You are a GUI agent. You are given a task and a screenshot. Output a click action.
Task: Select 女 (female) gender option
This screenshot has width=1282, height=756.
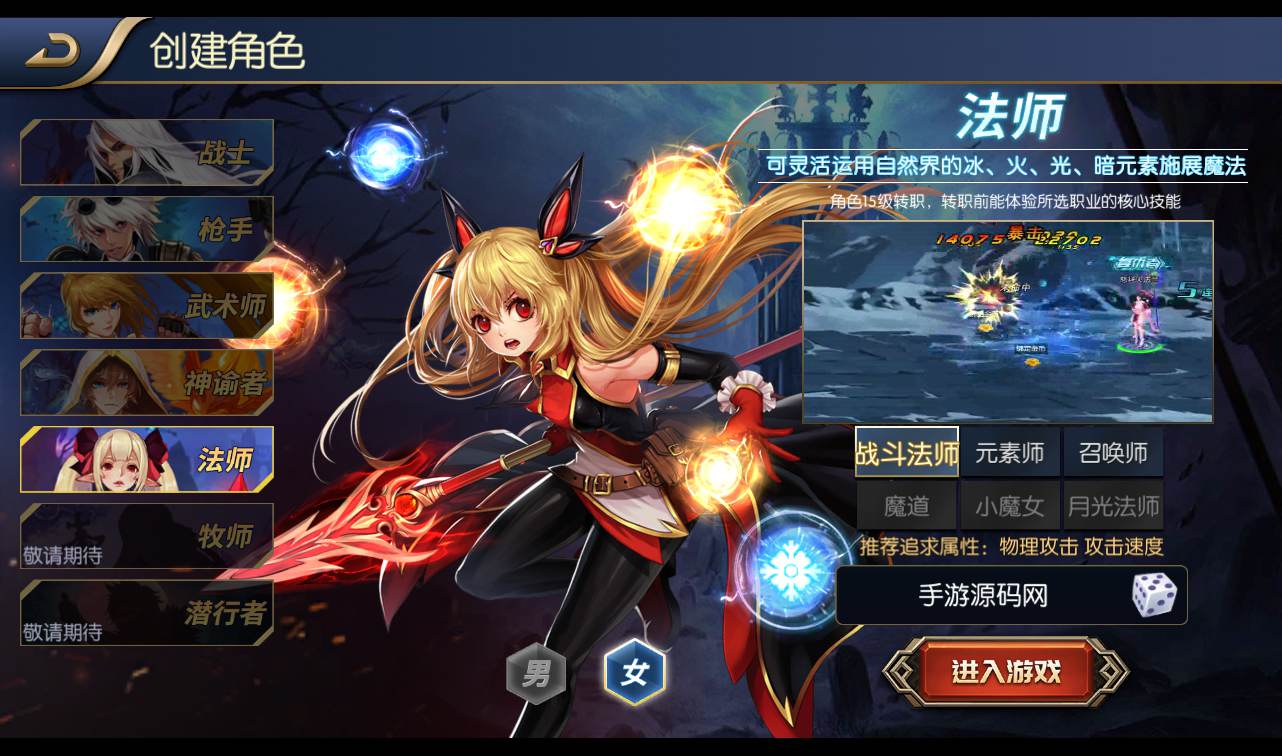click(x=637, y=673)
